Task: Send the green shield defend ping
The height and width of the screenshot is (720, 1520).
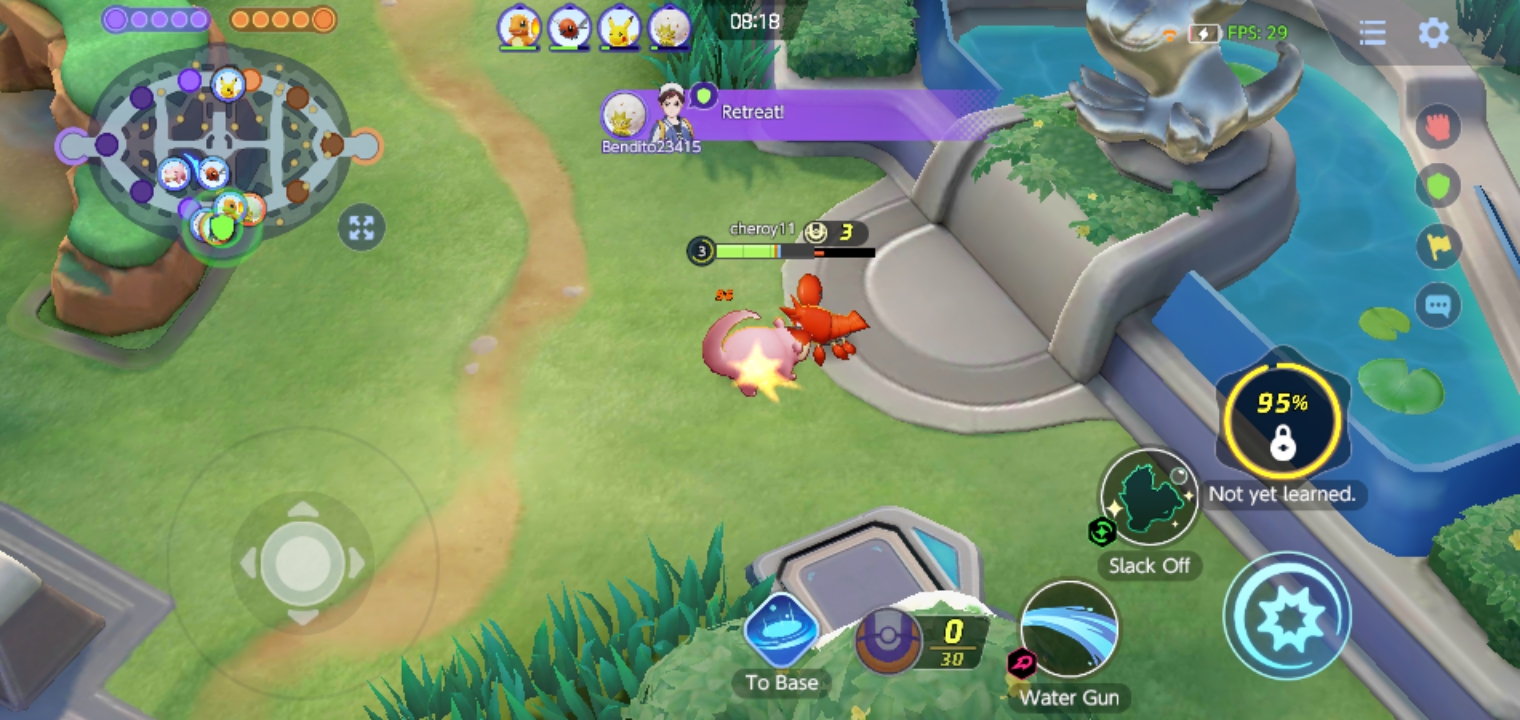Action: click(x=1438, y=186)
